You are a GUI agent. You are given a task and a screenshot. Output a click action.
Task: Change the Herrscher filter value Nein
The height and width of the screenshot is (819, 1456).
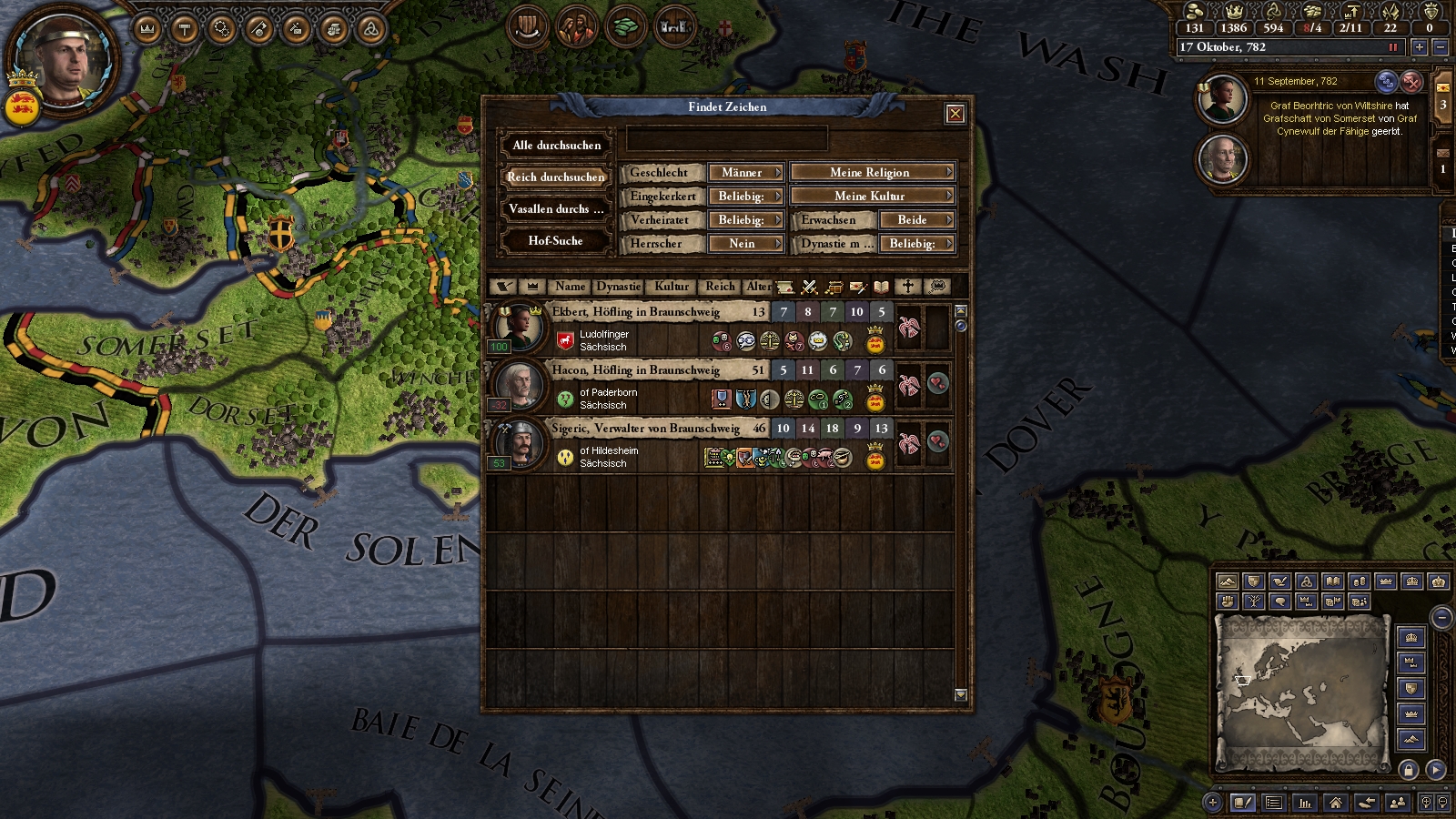745,244
